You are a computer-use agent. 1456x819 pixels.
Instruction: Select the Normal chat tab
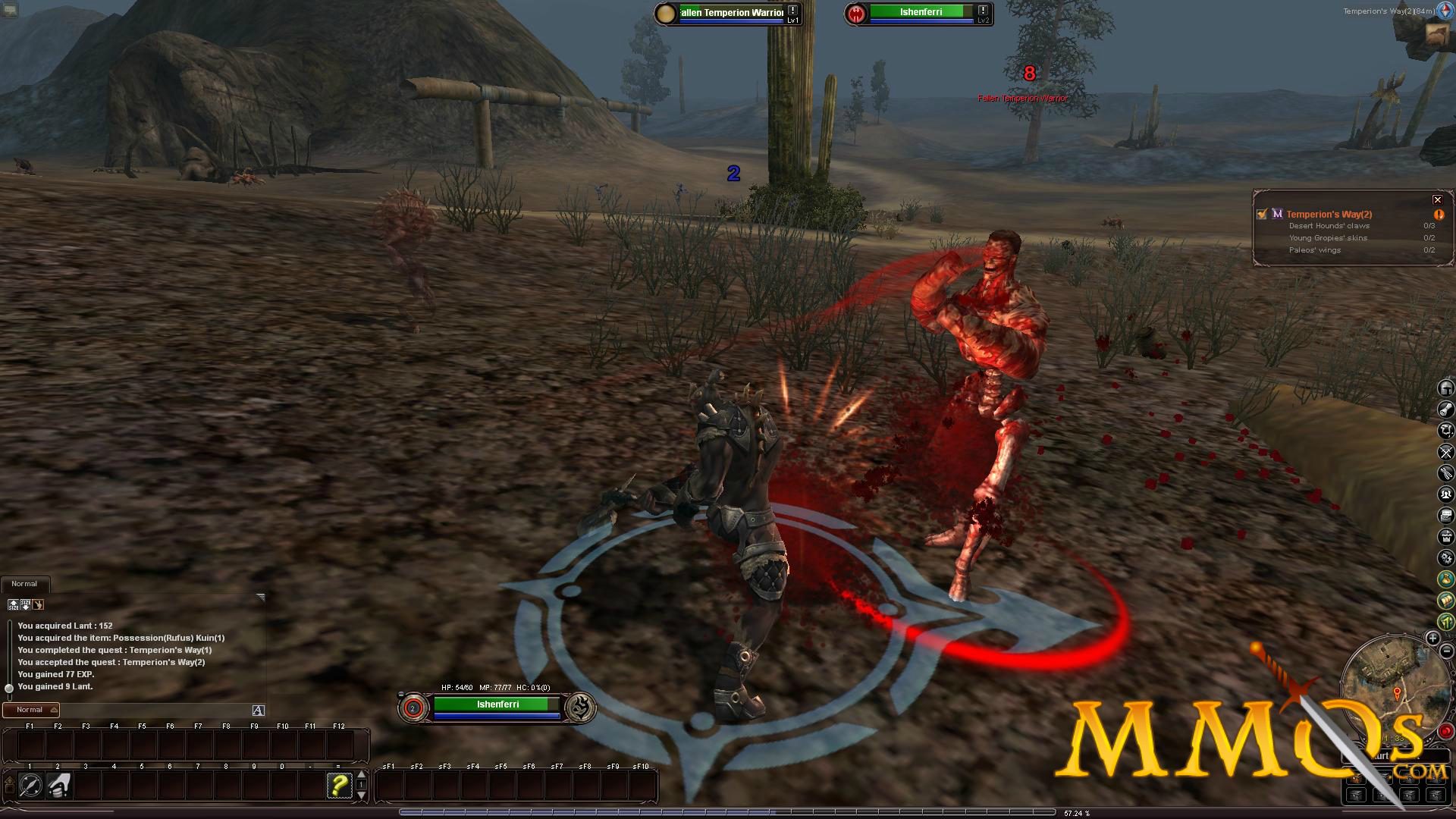(25, 583)
